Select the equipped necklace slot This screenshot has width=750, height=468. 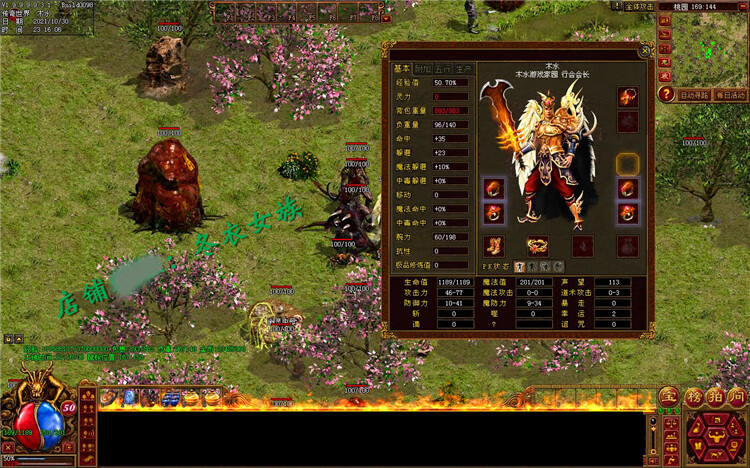point(628,97)
